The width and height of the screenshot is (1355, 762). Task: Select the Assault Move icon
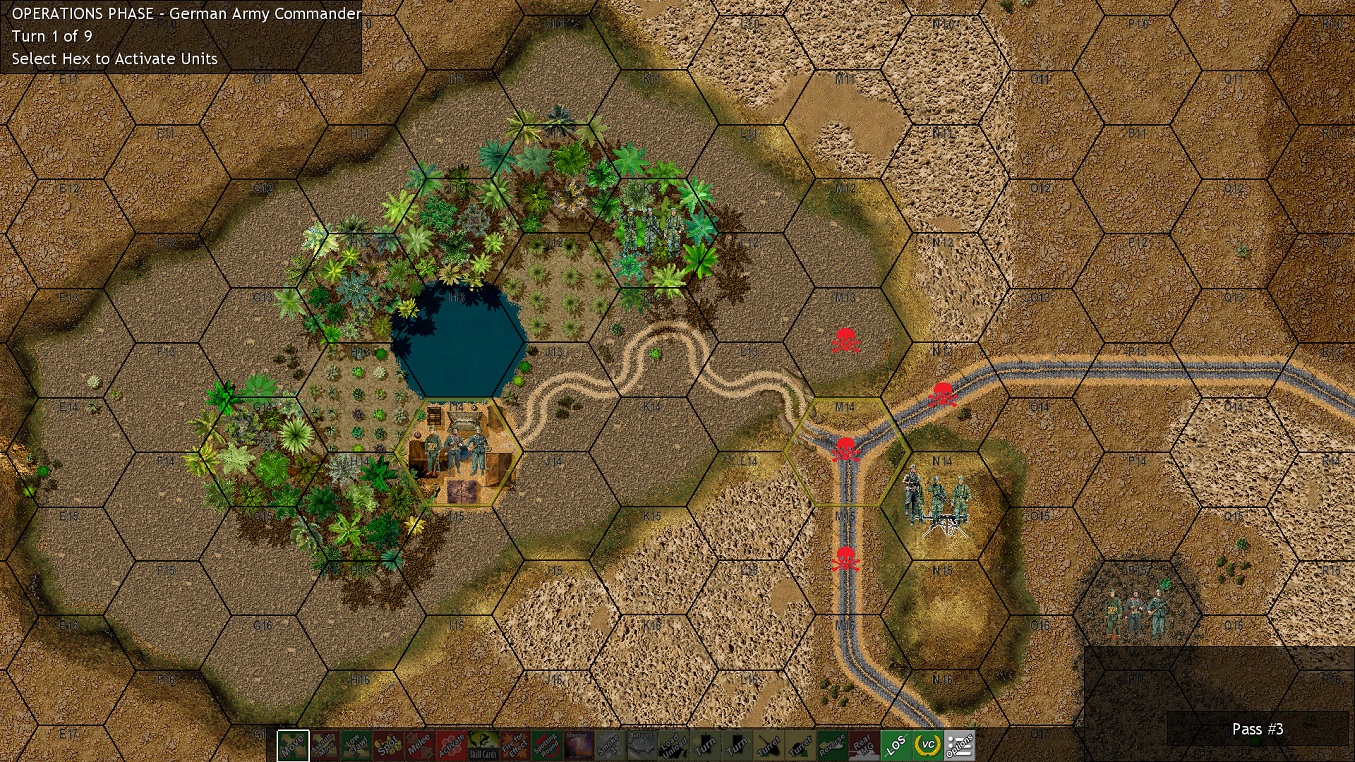(326, 746)
